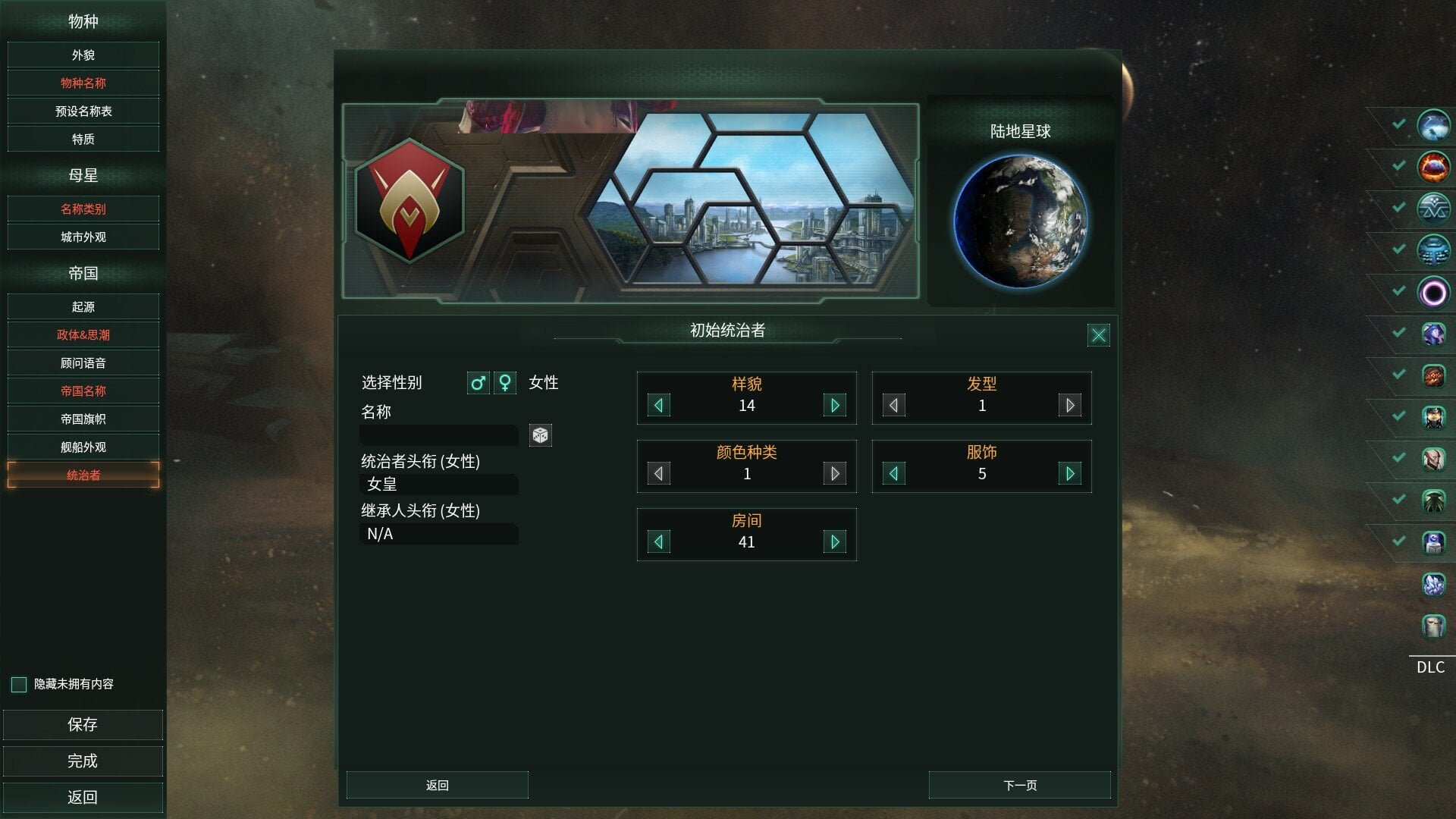This screenshot has height=819, width=1456.
Task: Switch to the 起源 section
Action: (83, 306)
